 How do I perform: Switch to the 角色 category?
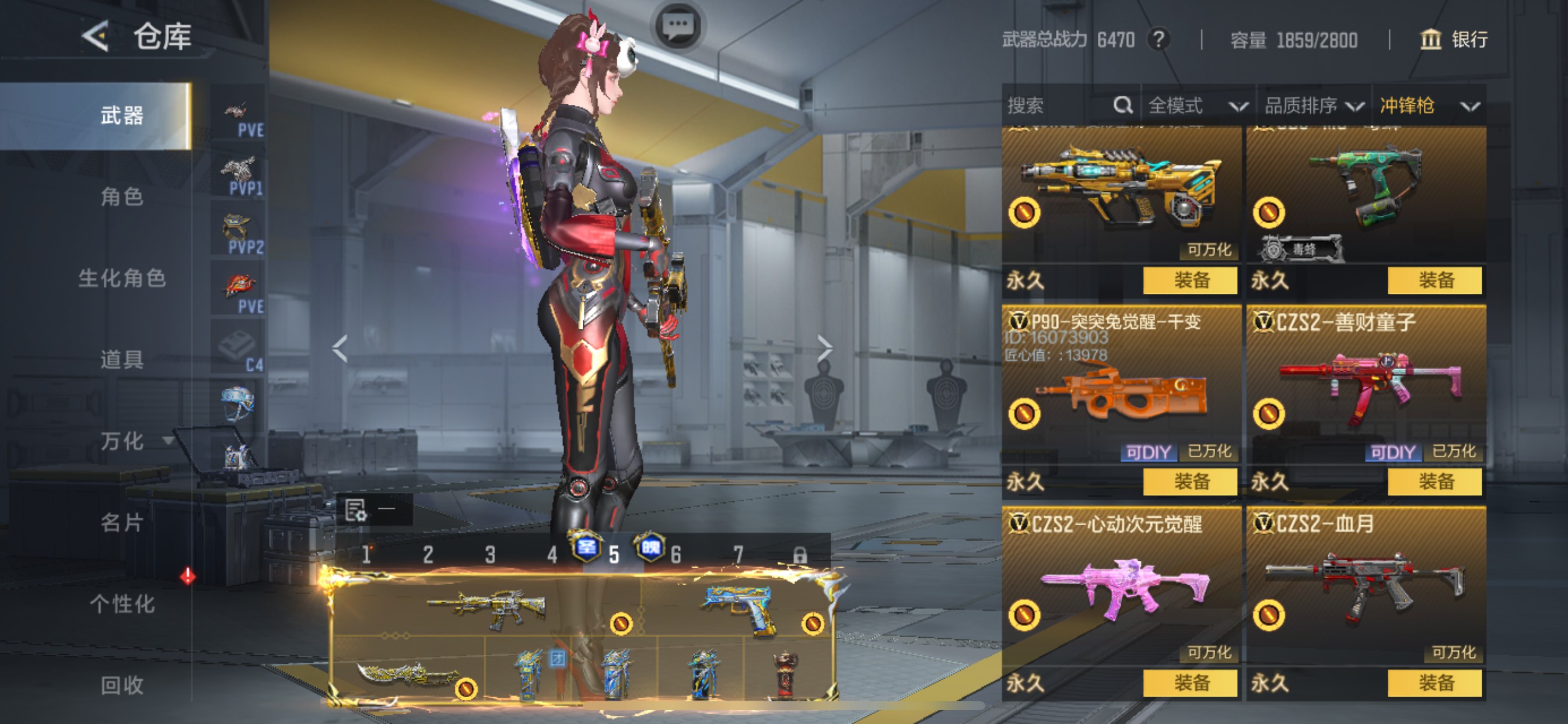122,196
